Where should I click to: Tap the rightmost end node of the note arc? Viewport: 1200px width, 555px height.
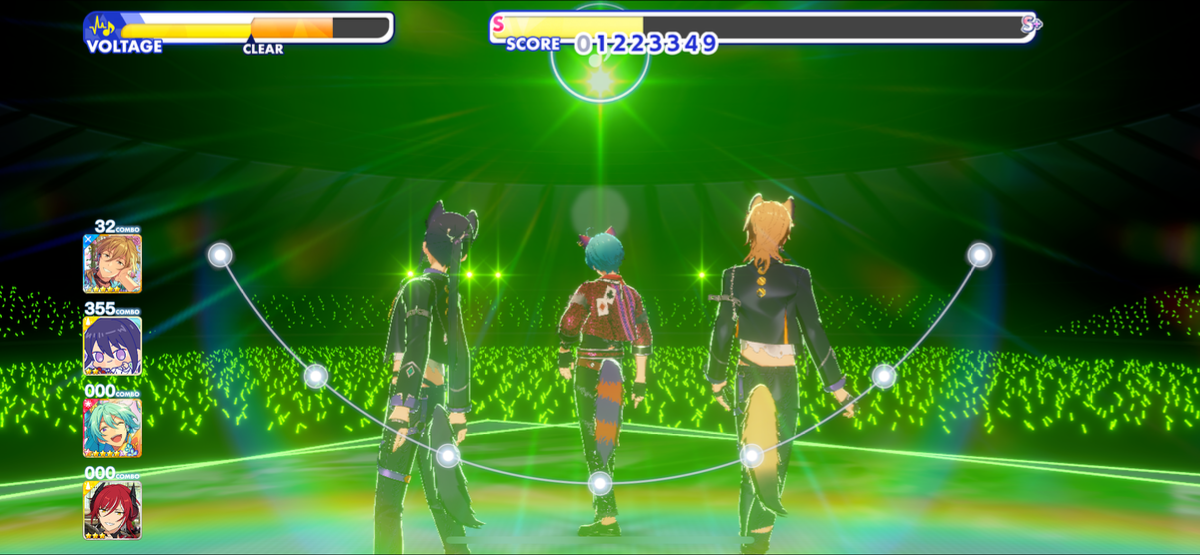click(x=980, y=255)
